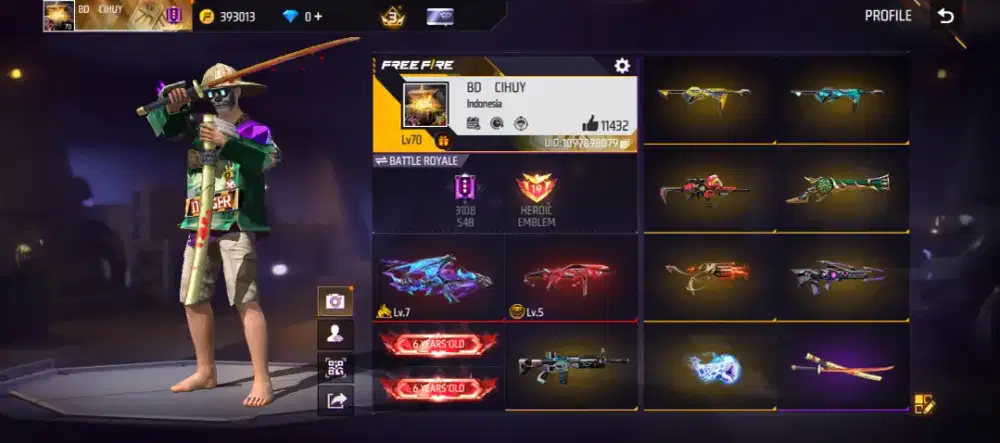This screenshot has width=1000, height=443.
Task: Click the gold coin balance icon
Action: (x=206, y=17)
